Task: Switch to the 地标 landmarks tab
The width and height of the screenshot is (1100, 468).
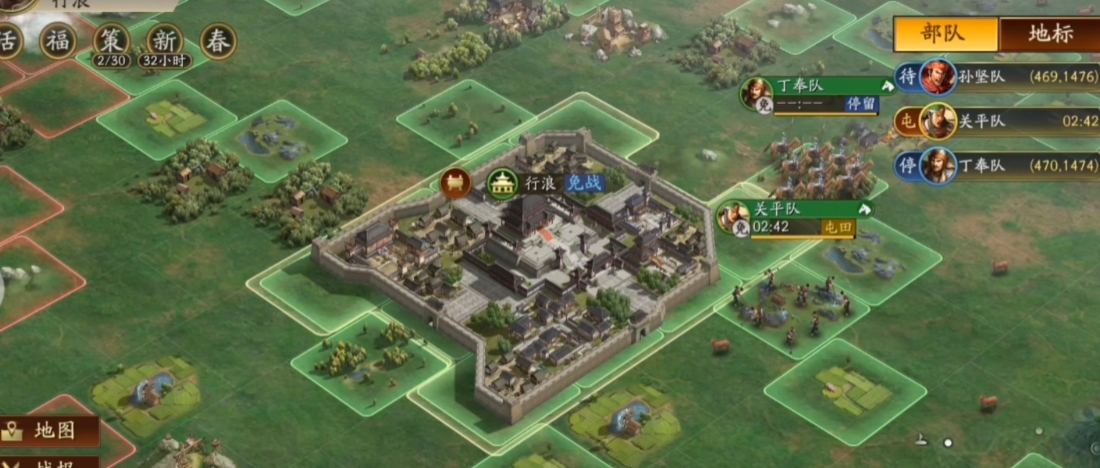Action: point(1048,33)
